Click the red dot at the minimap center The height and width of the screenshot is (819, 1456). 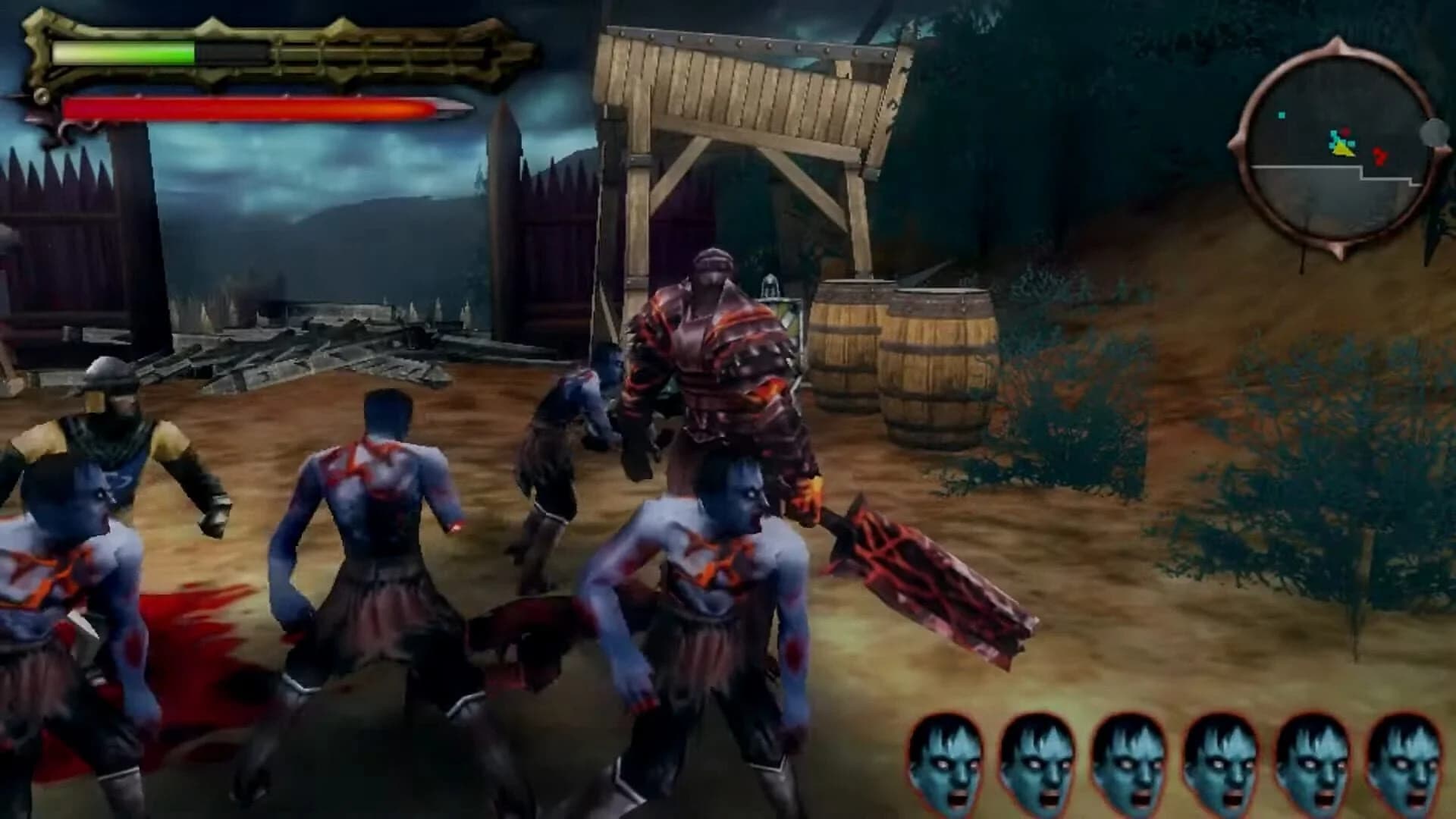click(x=1345, y=133)
